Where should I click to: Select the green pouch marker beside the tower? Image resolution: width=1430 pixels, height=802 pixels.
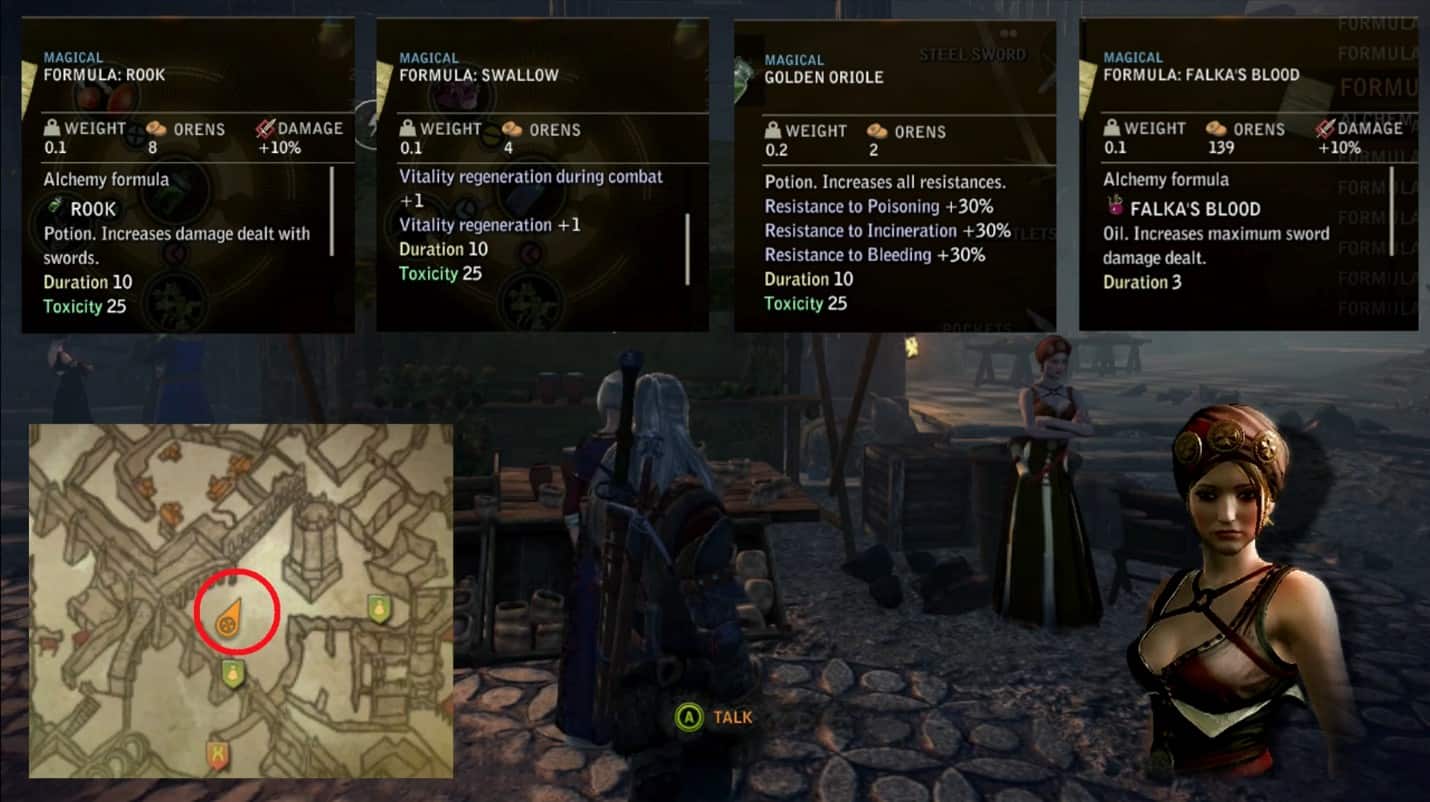coord(378,608)
